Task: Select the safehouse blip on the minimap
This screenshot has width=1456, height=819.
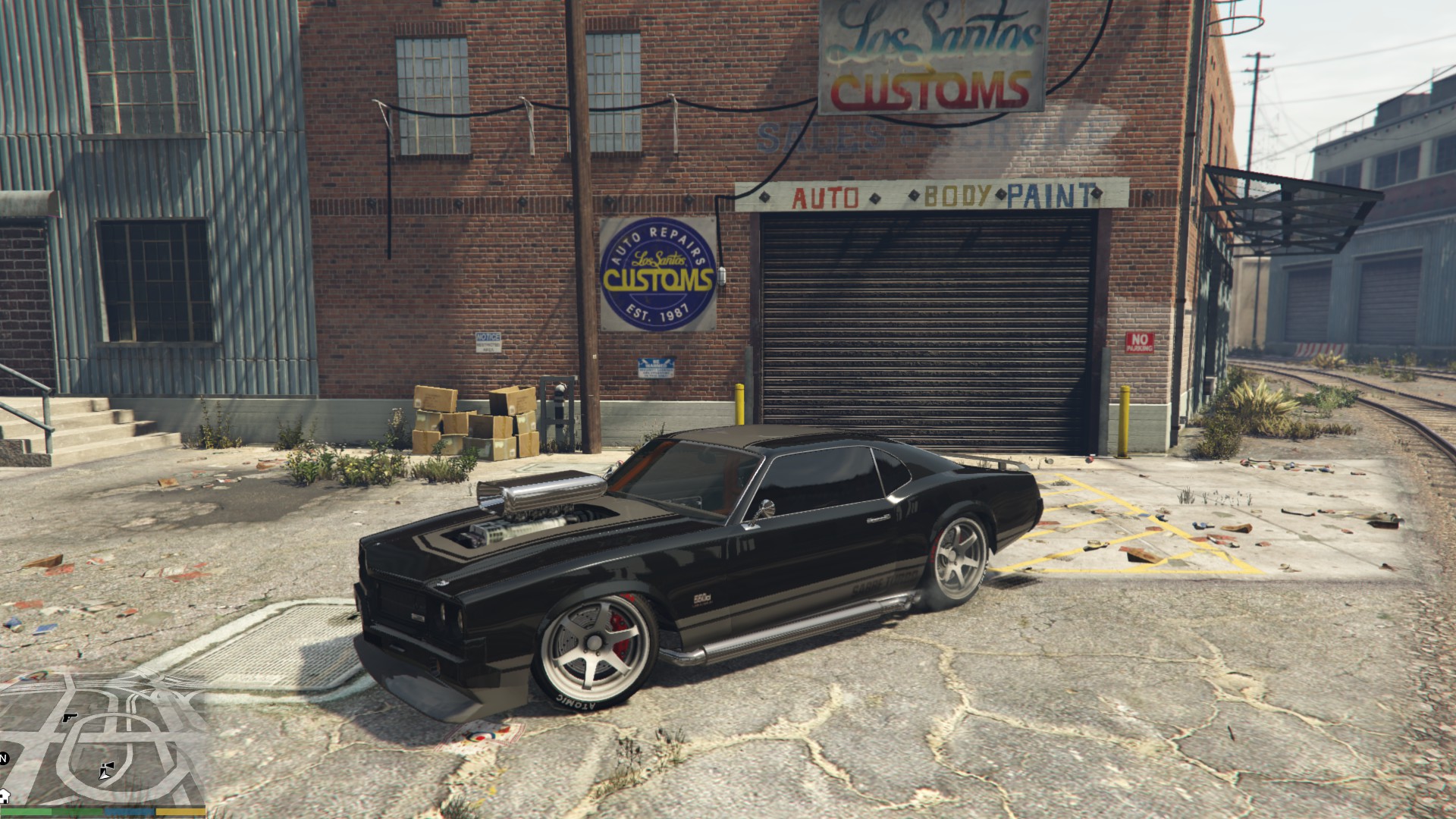Action: click(x=4, y=795)
